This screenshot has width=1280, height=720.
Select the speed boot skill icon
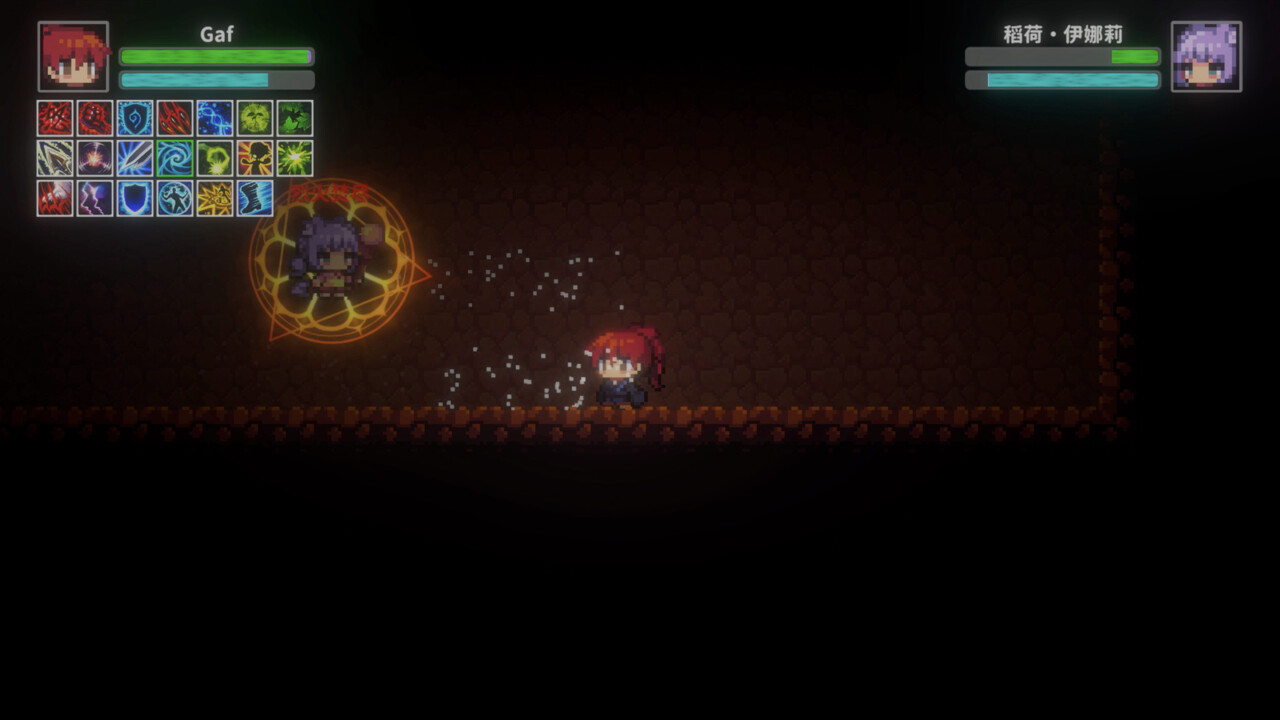255,200
